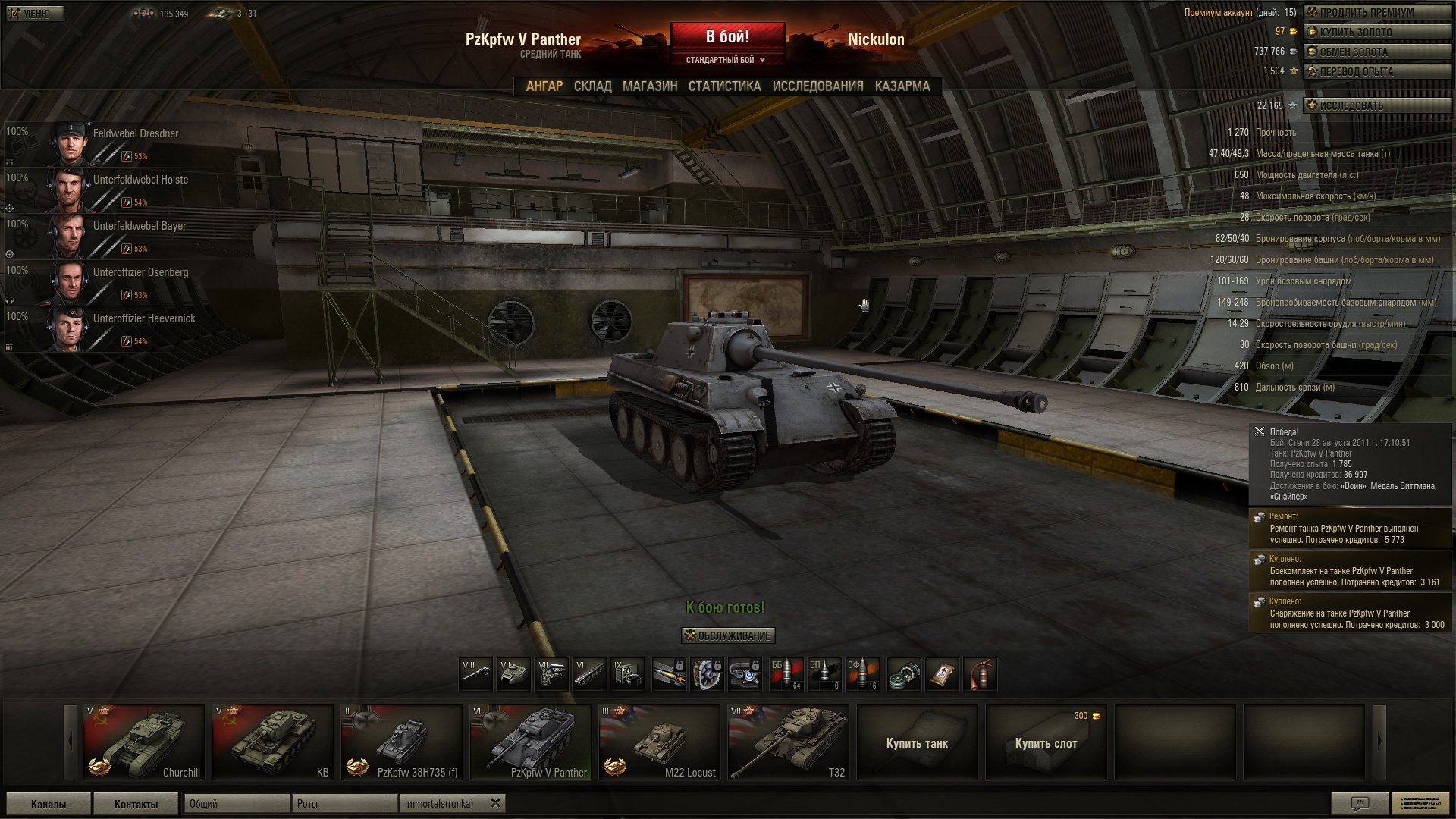Start battle with the red В бой! button

[727, 37]
